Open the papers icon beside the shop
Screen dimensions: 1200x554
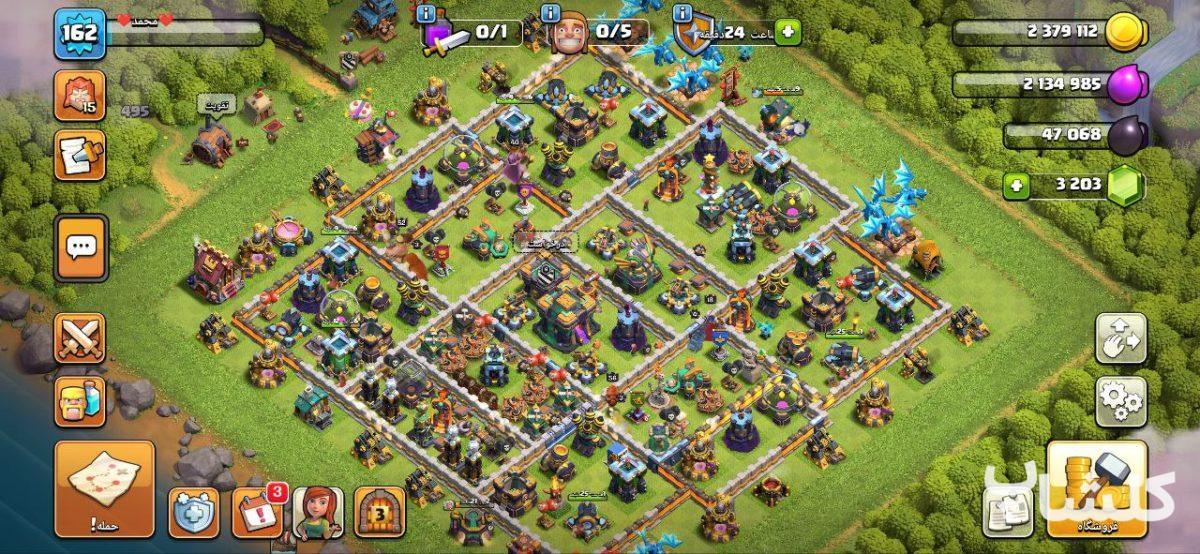(1008, 510)
